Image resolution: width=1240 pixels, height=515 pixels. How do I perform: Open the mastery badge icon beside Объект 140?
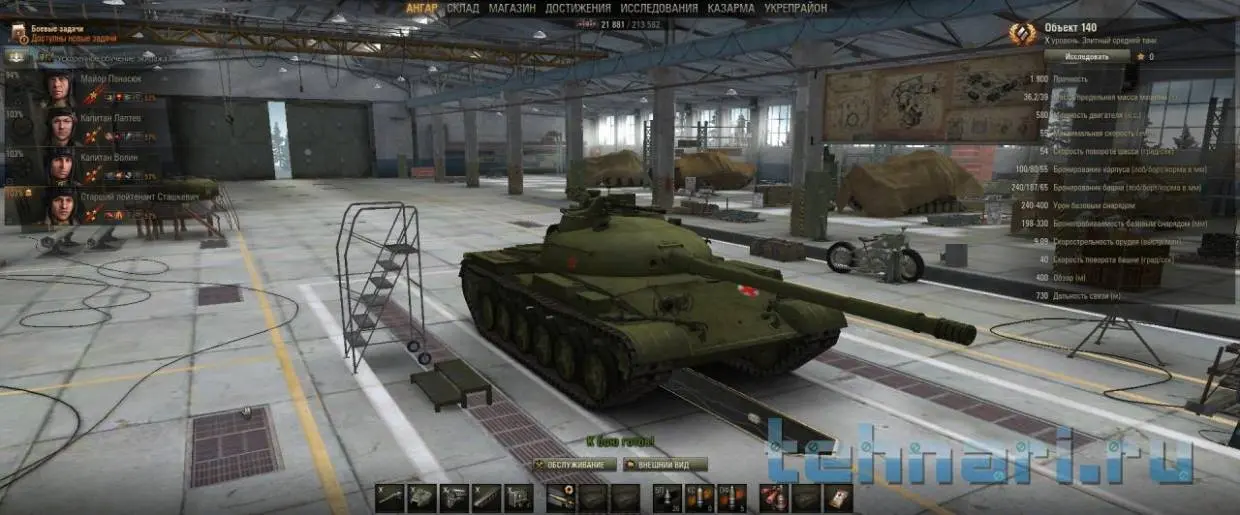[x=1023, y=36]
